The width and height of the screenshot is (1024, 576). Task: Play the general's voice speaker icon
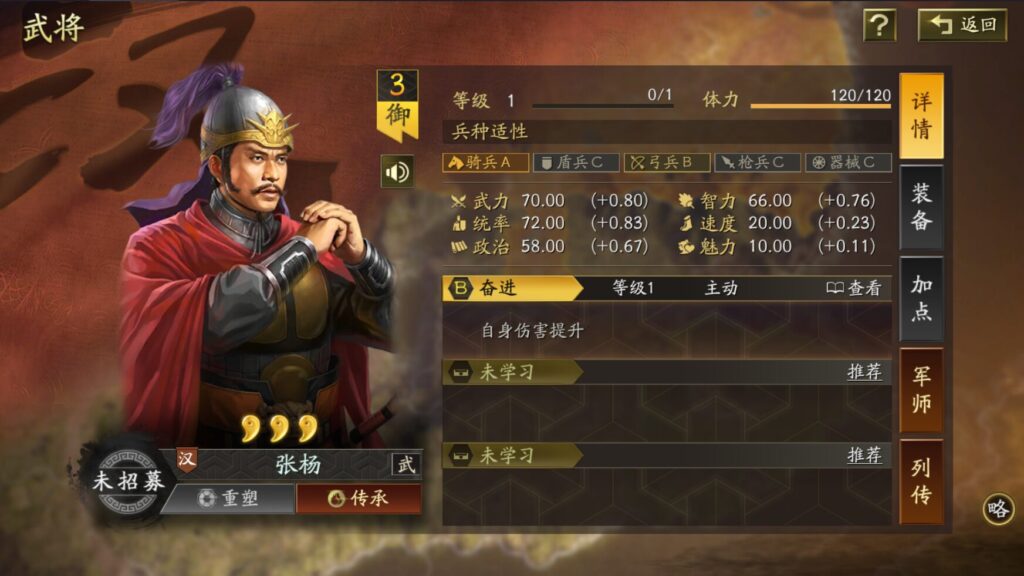point(397,172)
